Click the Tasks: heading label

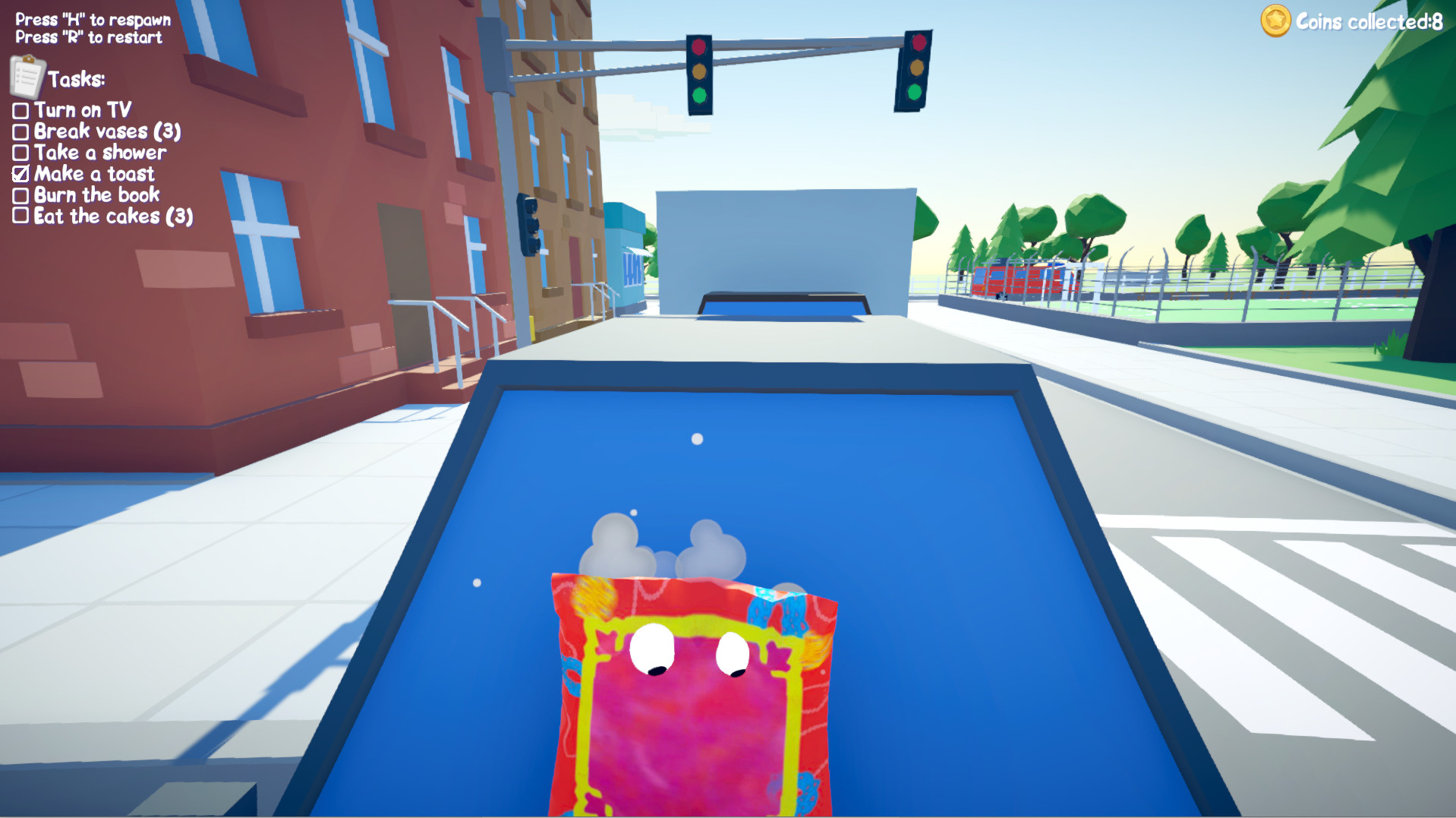point(77,79)
